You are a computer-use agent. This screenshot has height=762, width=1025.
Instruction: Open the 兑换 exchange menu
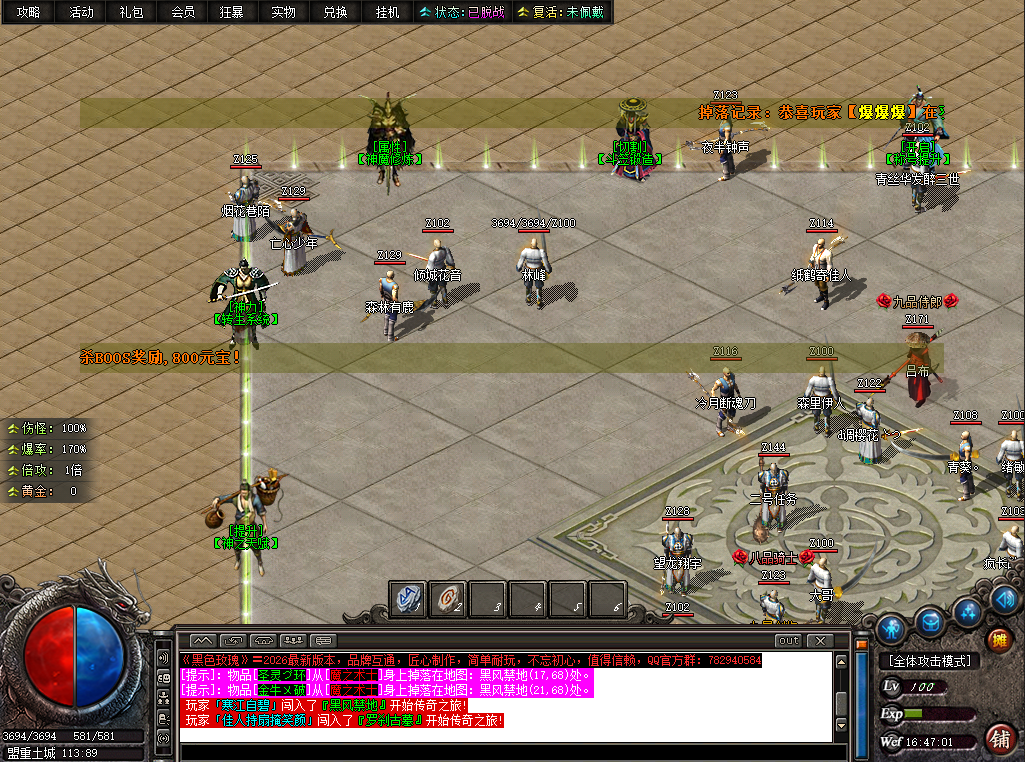[335, 12]
